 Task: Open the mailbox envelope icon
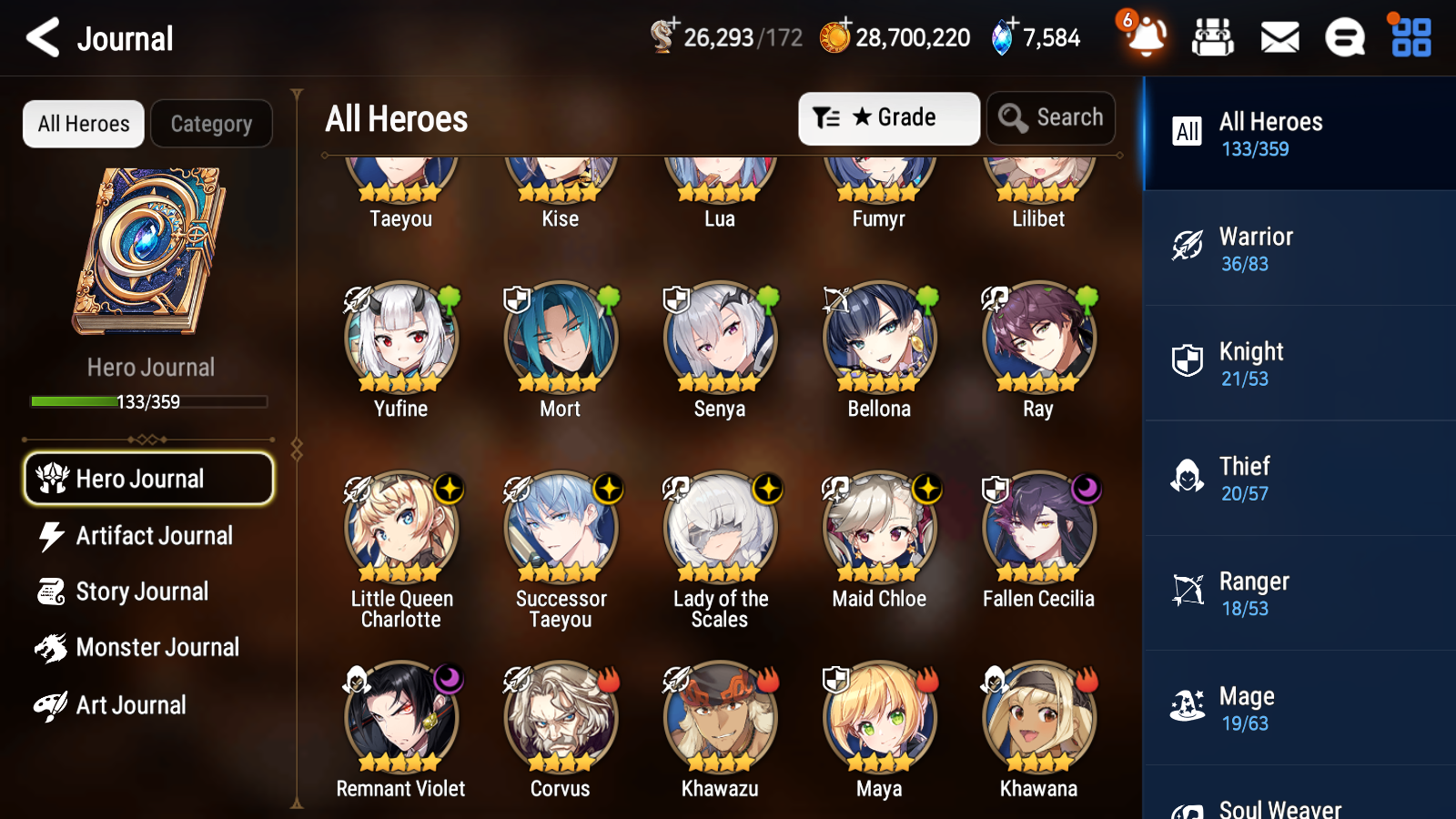(1279, 38)
